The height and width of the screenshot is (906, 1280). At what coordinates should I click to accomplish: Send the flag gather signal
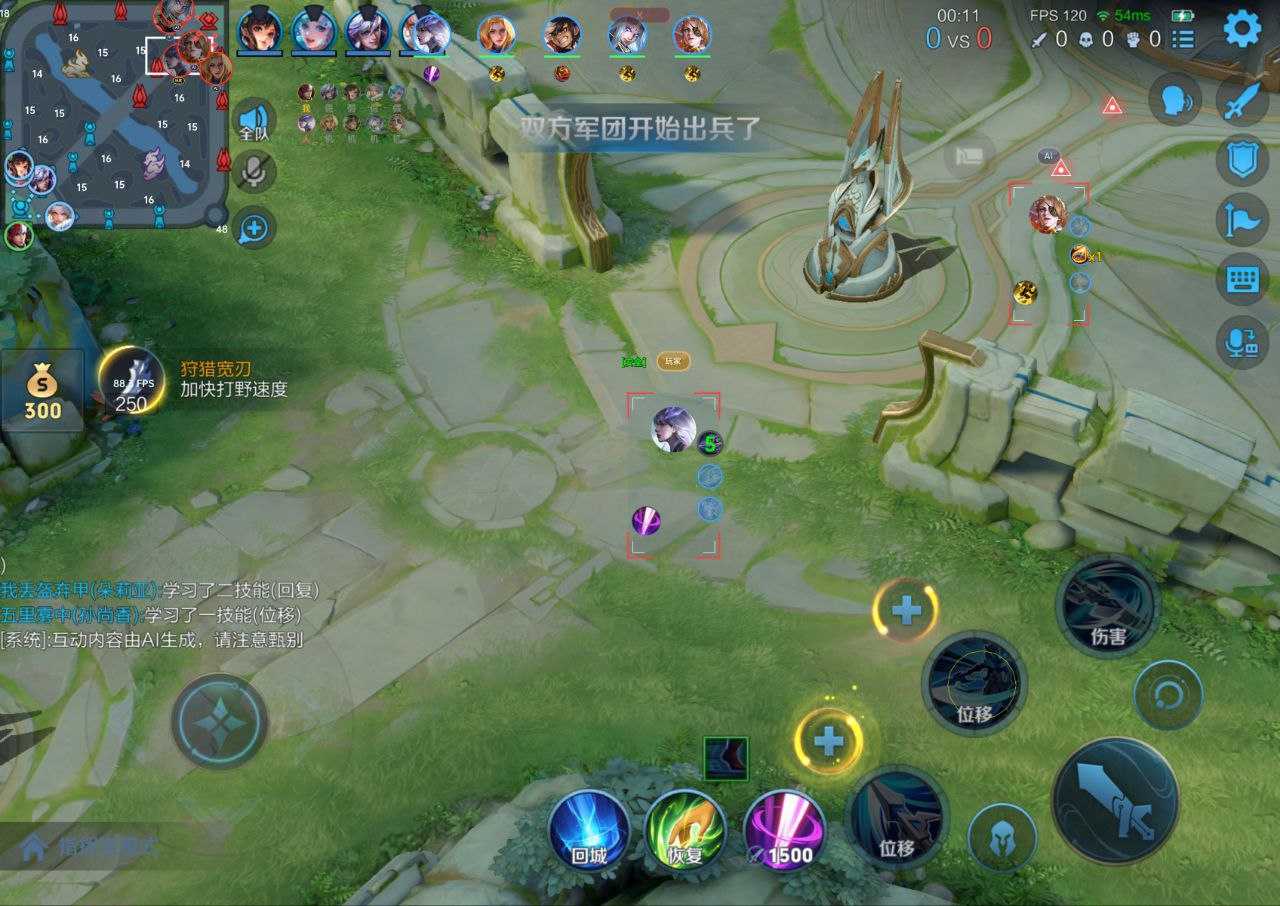point(1242,219)
